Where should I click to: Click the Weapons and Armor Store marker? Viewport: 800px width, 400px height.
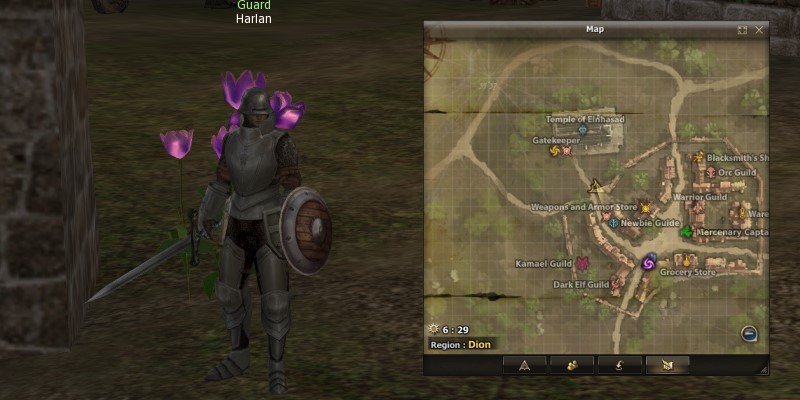click(645, 207)
